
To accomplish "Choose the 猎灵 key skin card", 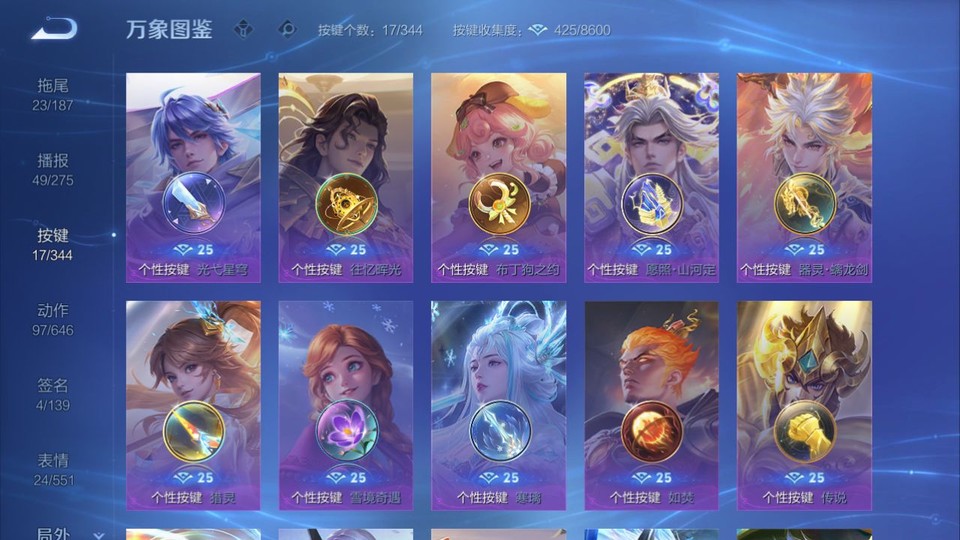I will pyautogui.click(x=193, y=405).
